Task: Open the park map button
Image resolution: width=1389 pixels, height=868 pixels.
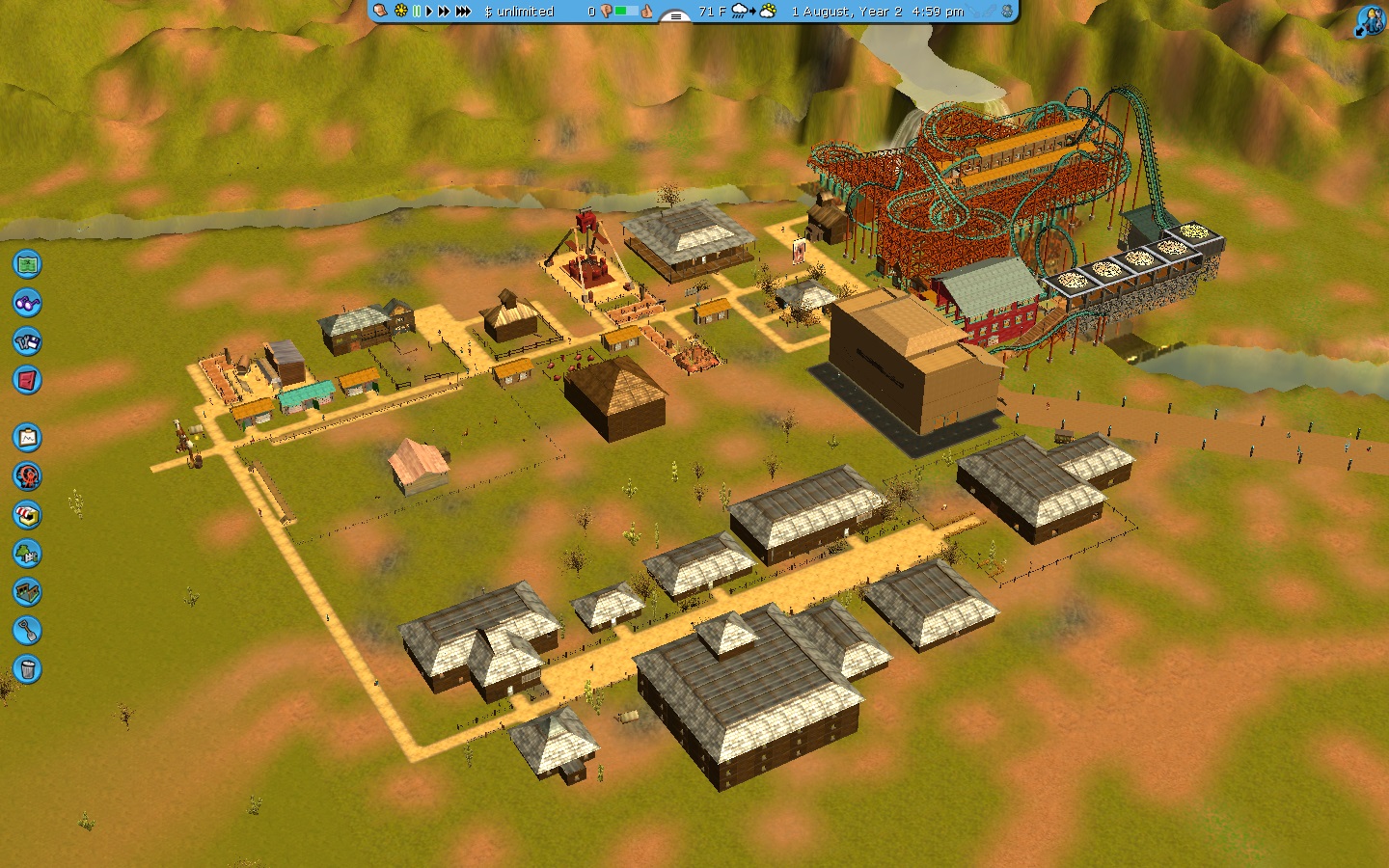Action: click(27, 263)
